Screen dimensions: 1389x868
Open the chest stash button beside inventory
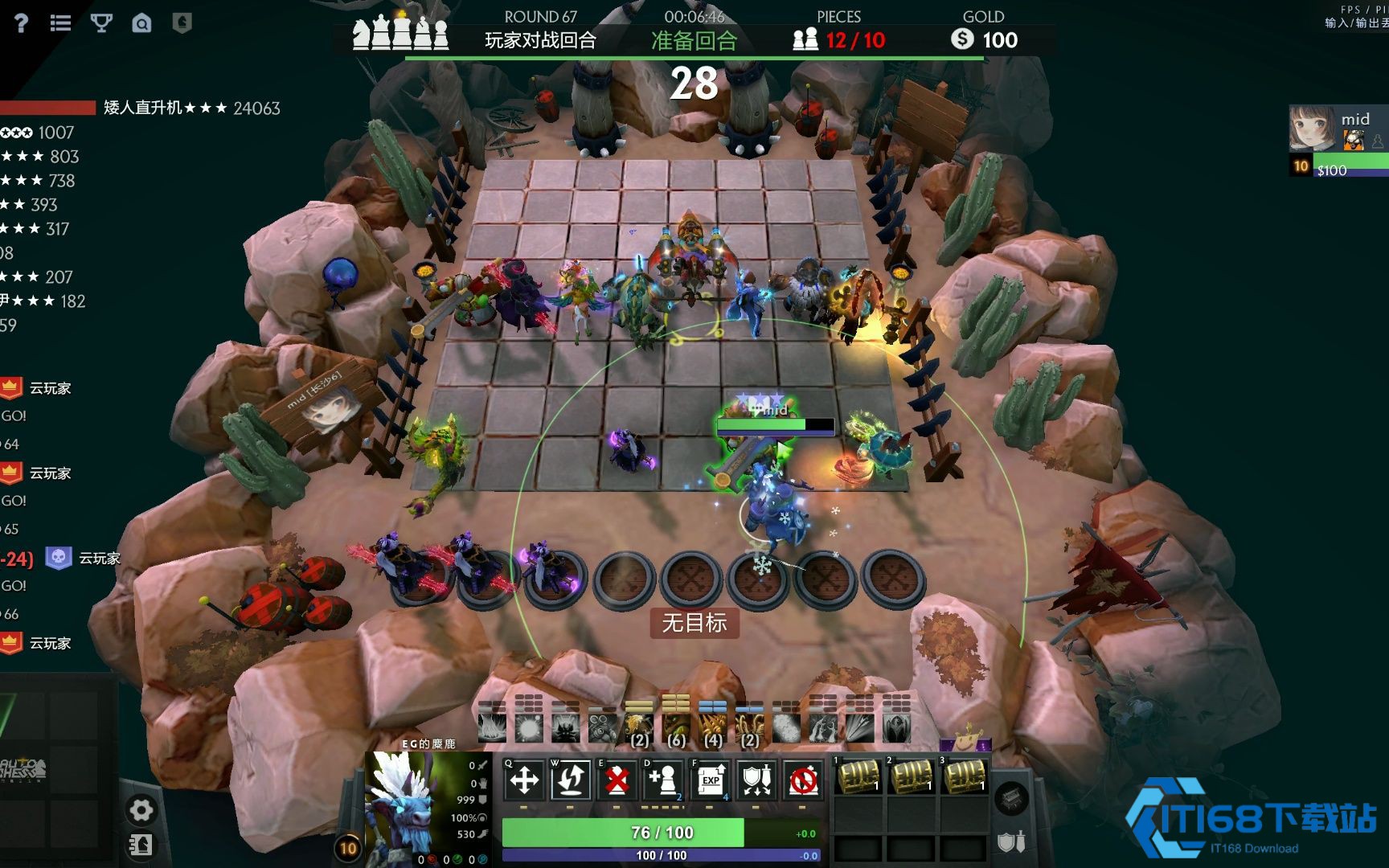click(1011, 798)
